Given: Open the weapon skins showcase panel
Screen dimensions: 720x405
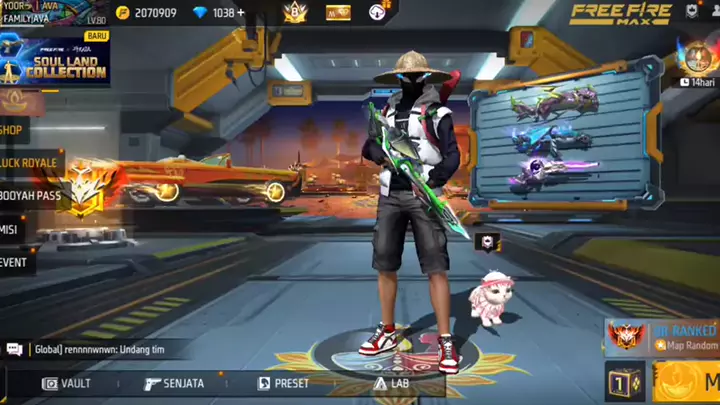Looking at the screenshot, I should (565, 135).
